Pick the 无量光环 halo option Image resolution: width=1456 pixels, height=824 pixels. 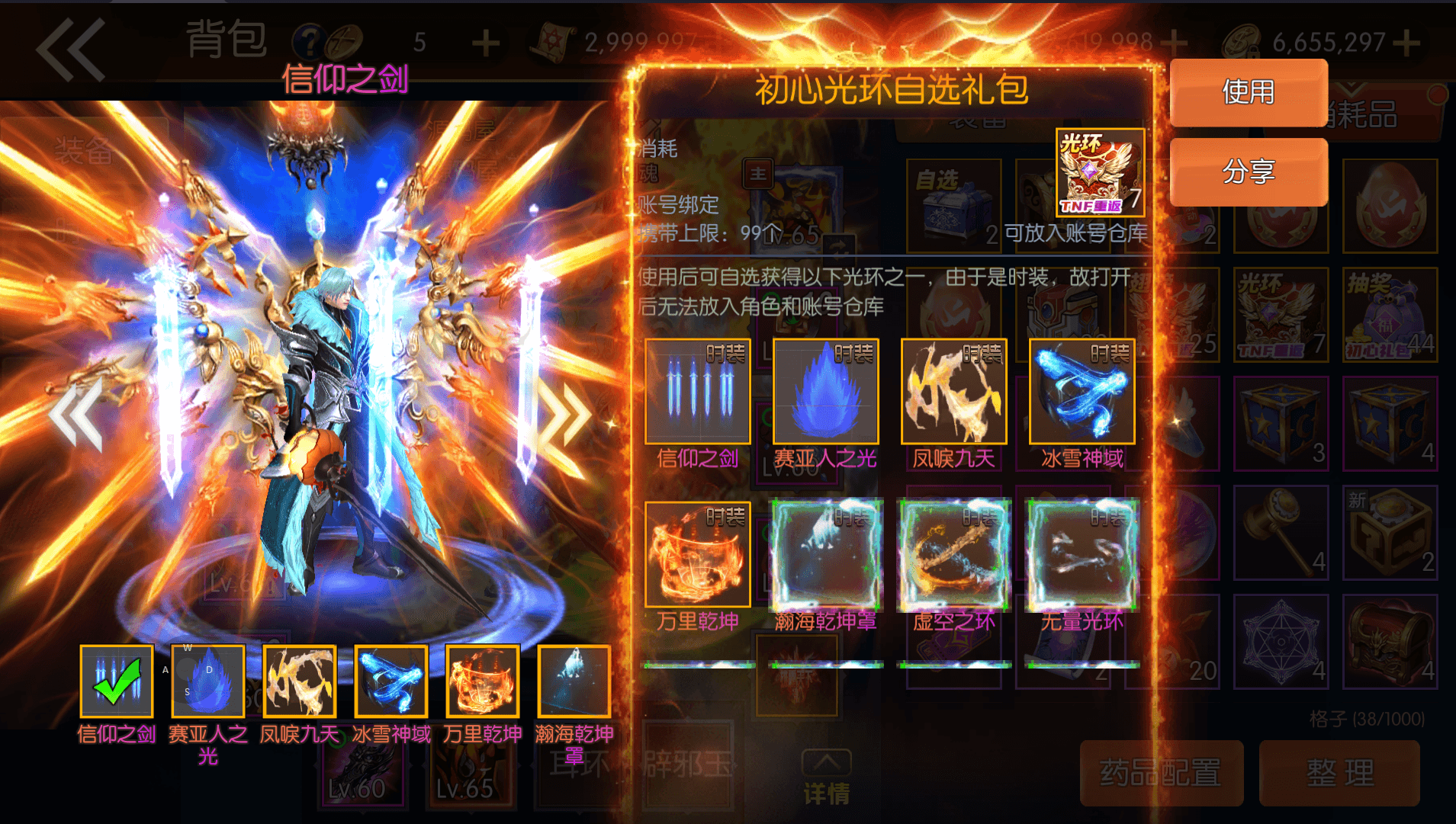point(1081,554)
